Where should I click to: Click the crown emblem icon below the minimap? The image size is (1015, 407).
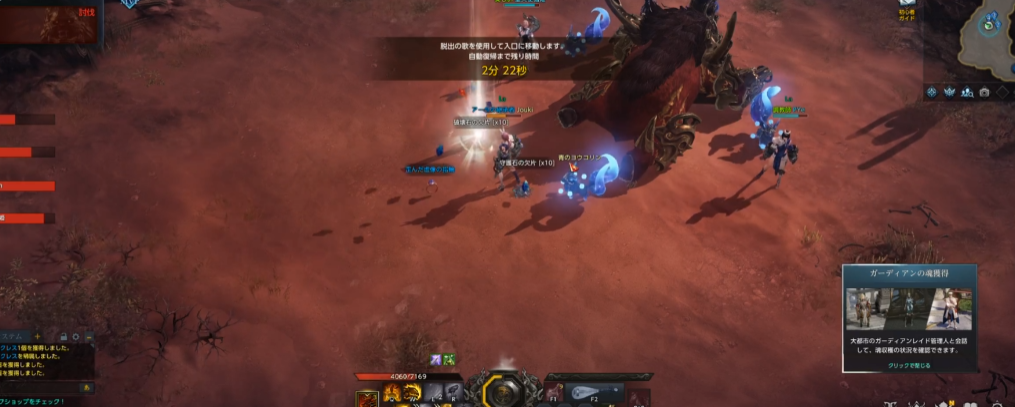click(949, 92)
